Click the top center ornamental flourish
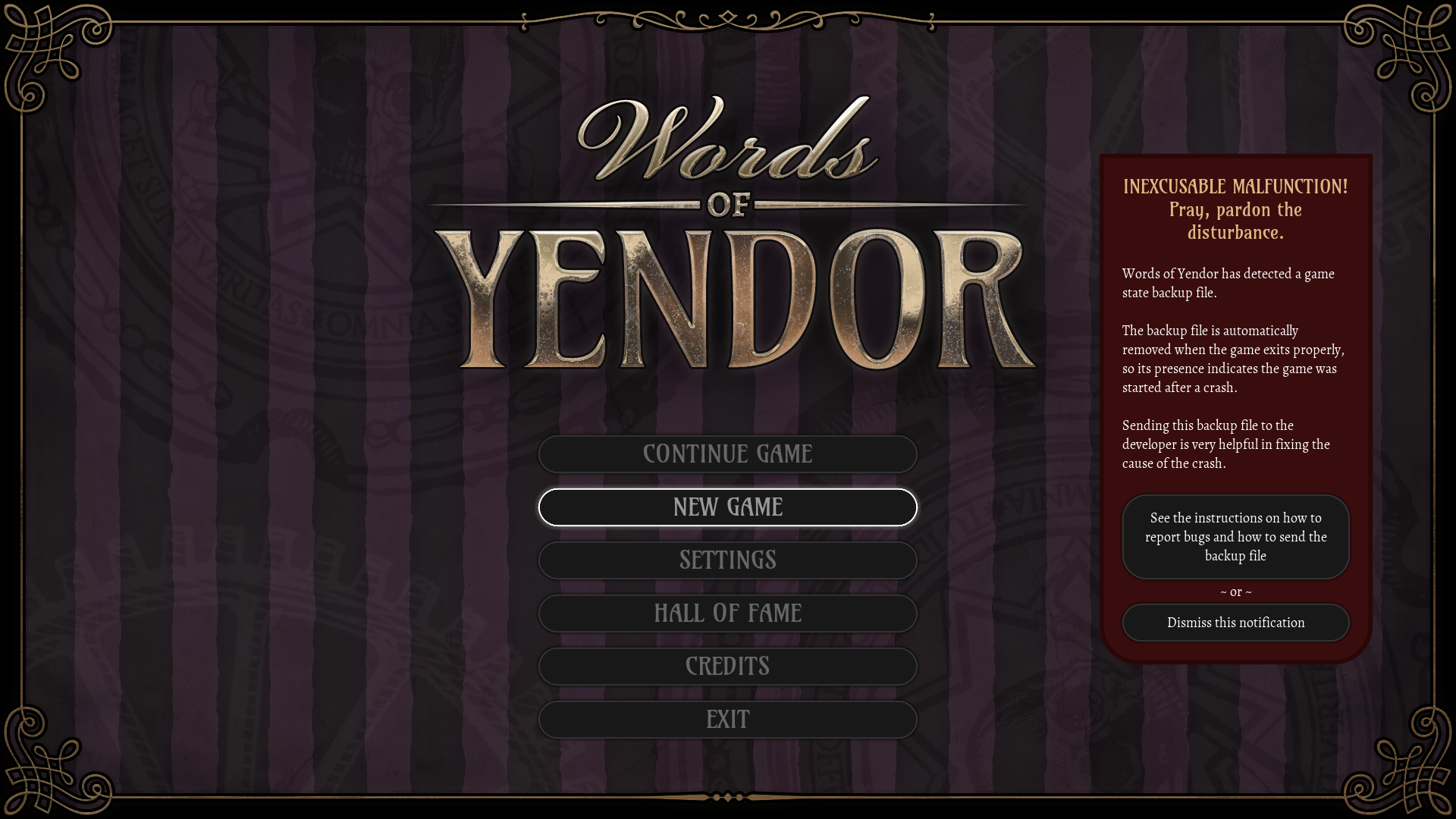This screenshot has height=819, width=1456. pyautogui.click(x=726, y=17)
